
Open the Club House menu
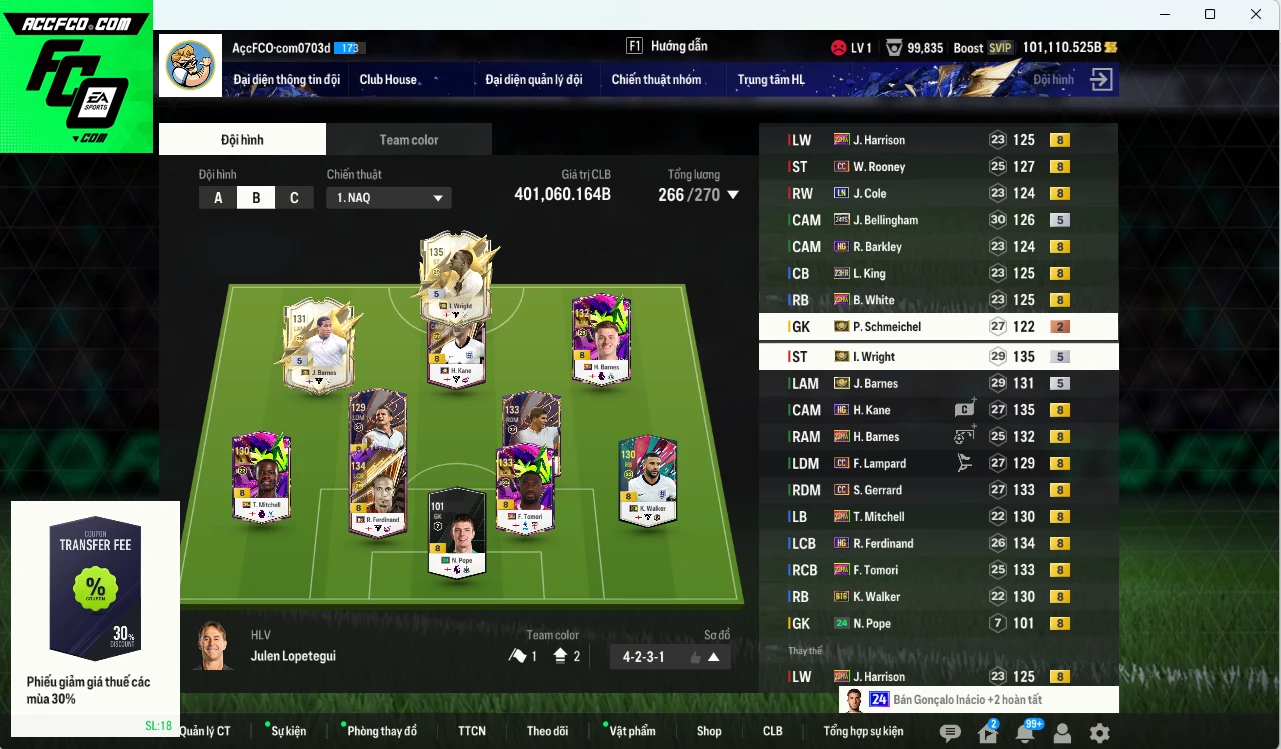pyautogui.click(x=388, y=80)
